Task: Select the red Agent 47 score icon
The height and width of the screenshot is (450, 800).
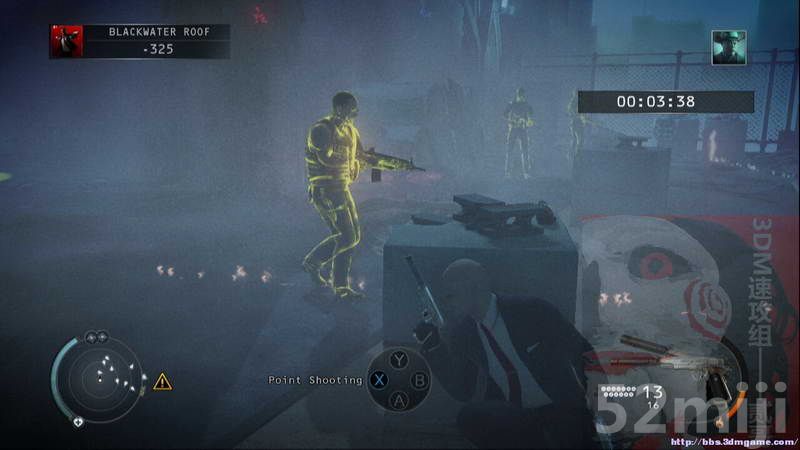Action: (x=67, y=41)
